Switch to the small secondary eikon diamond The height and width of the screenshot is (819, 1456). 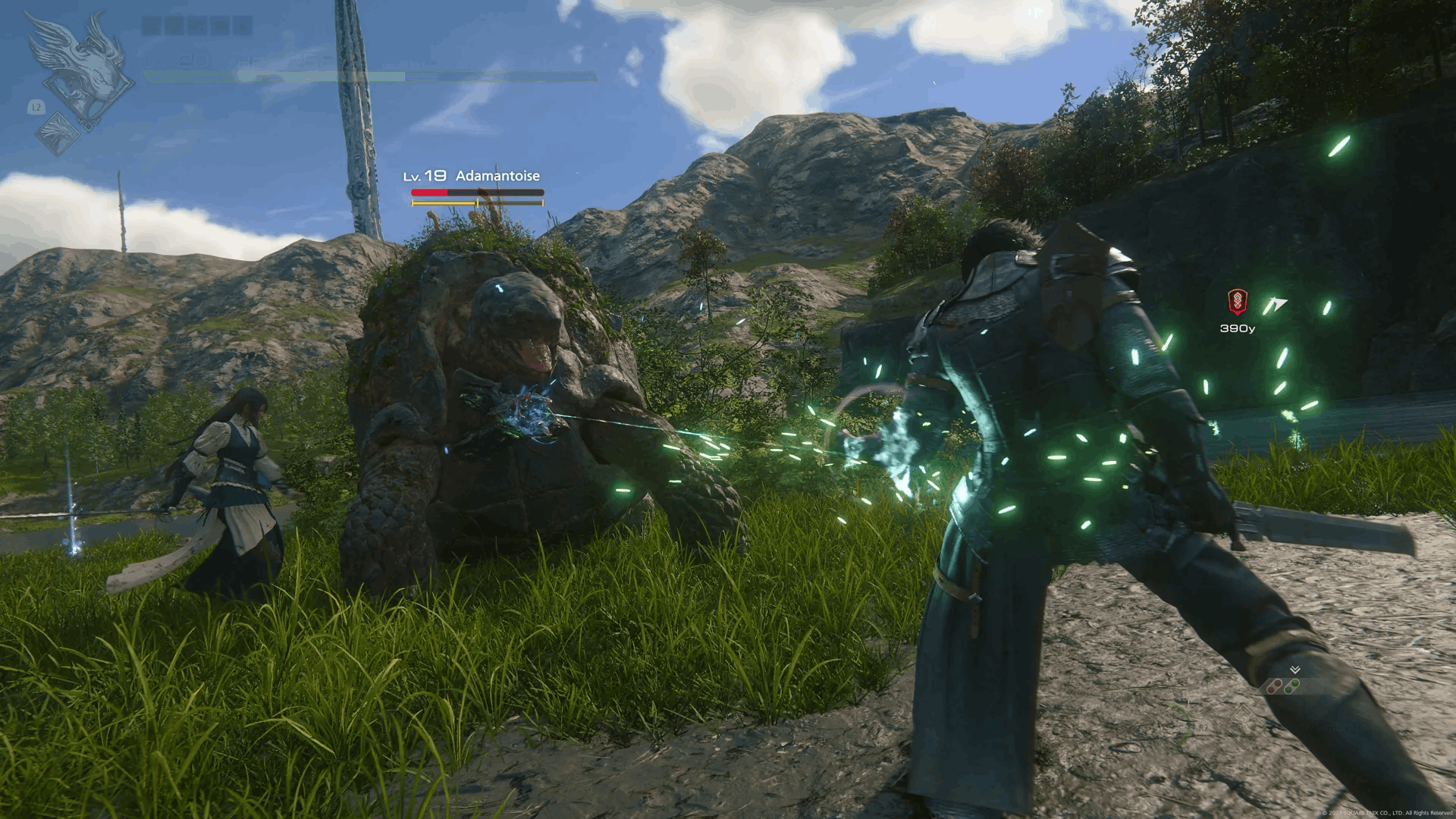[x=58, y=133]
